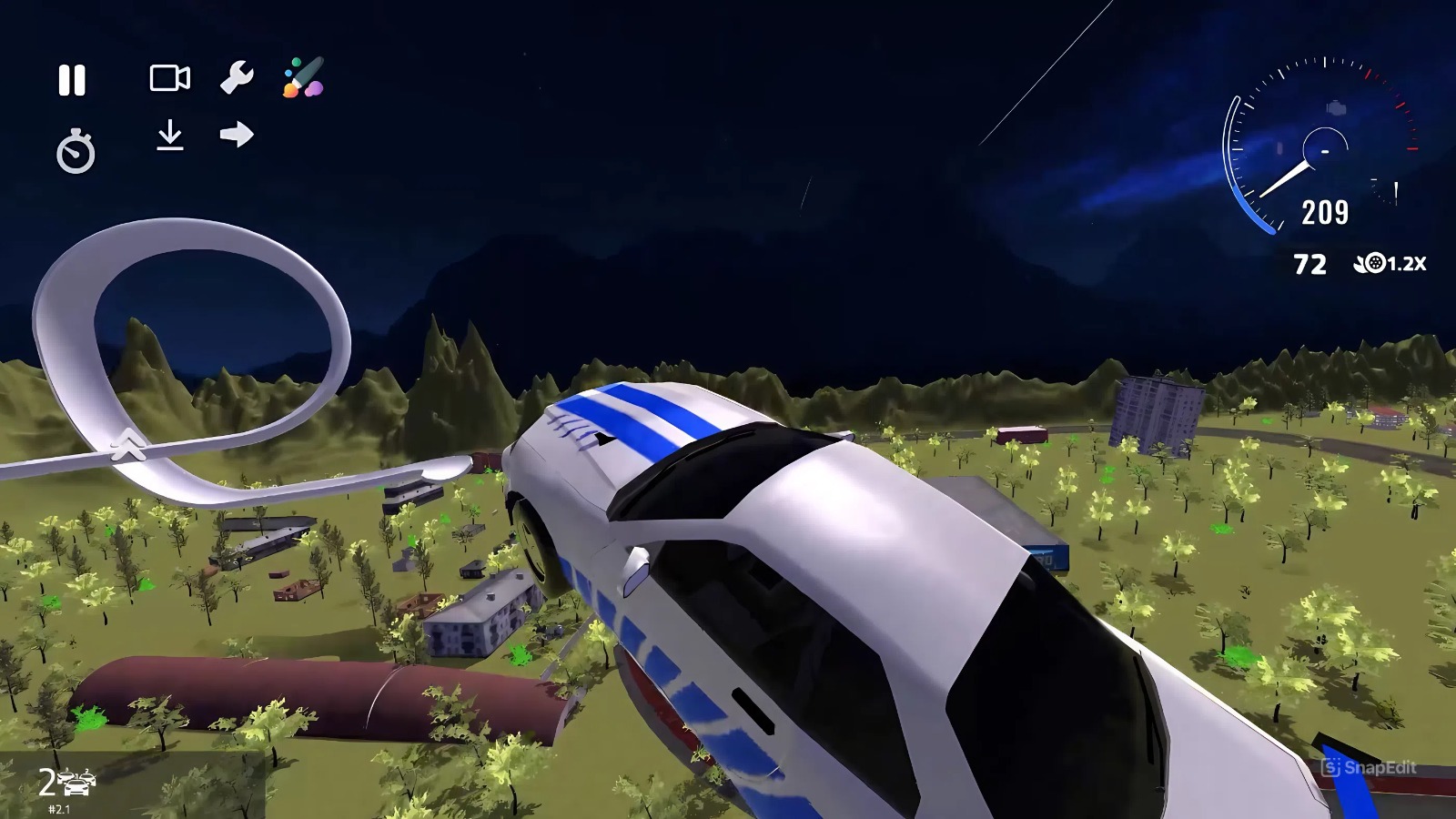
Task: Click the speed readout showing 209
Action: tap(1324, 212)
